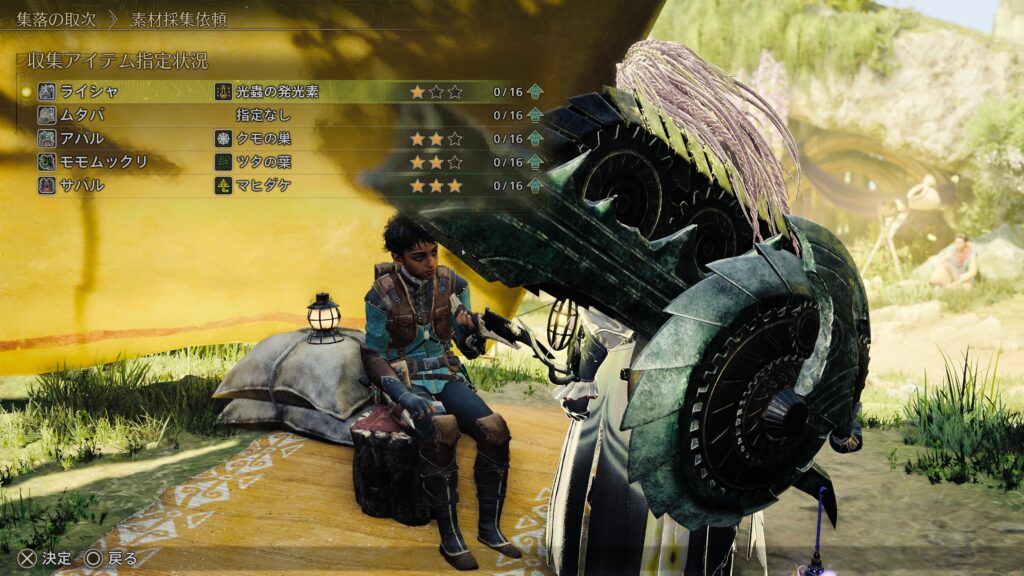Select the ツタの葉 item icon
This screenshot has width=1024, height=576.
[x=223, y=162]
